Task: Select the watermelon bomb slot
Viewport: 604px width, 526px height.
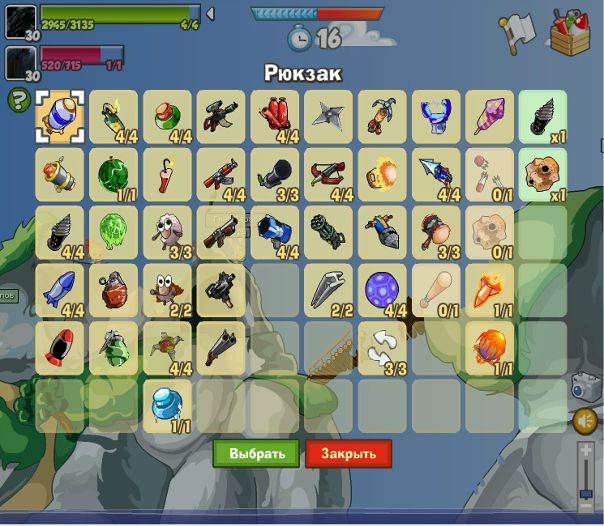Action: (113, 173)
